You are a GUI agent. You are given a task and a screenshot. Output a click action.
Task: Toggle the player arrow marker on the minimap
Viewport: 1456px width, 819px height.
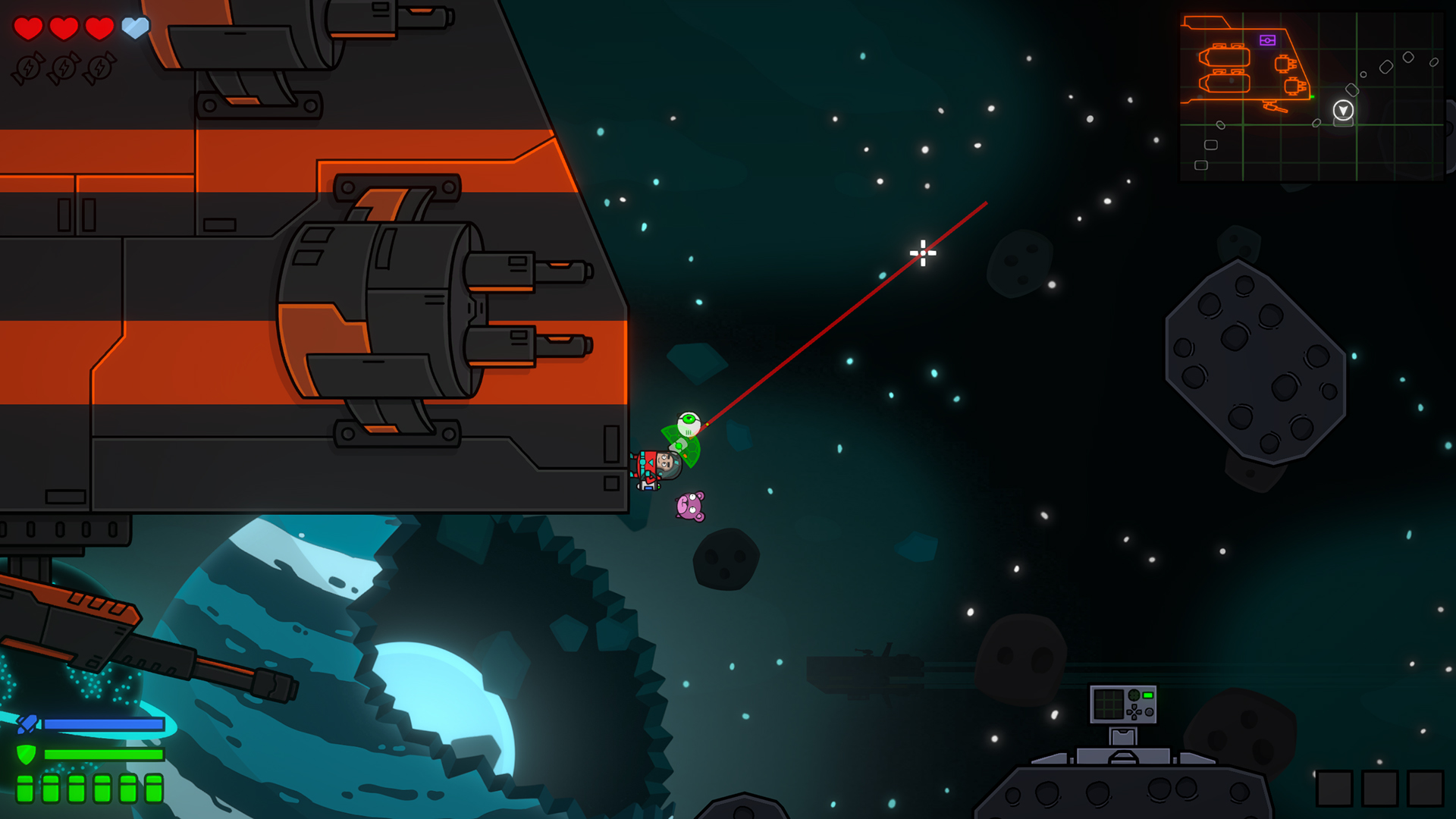click(x=1343, y=110)
